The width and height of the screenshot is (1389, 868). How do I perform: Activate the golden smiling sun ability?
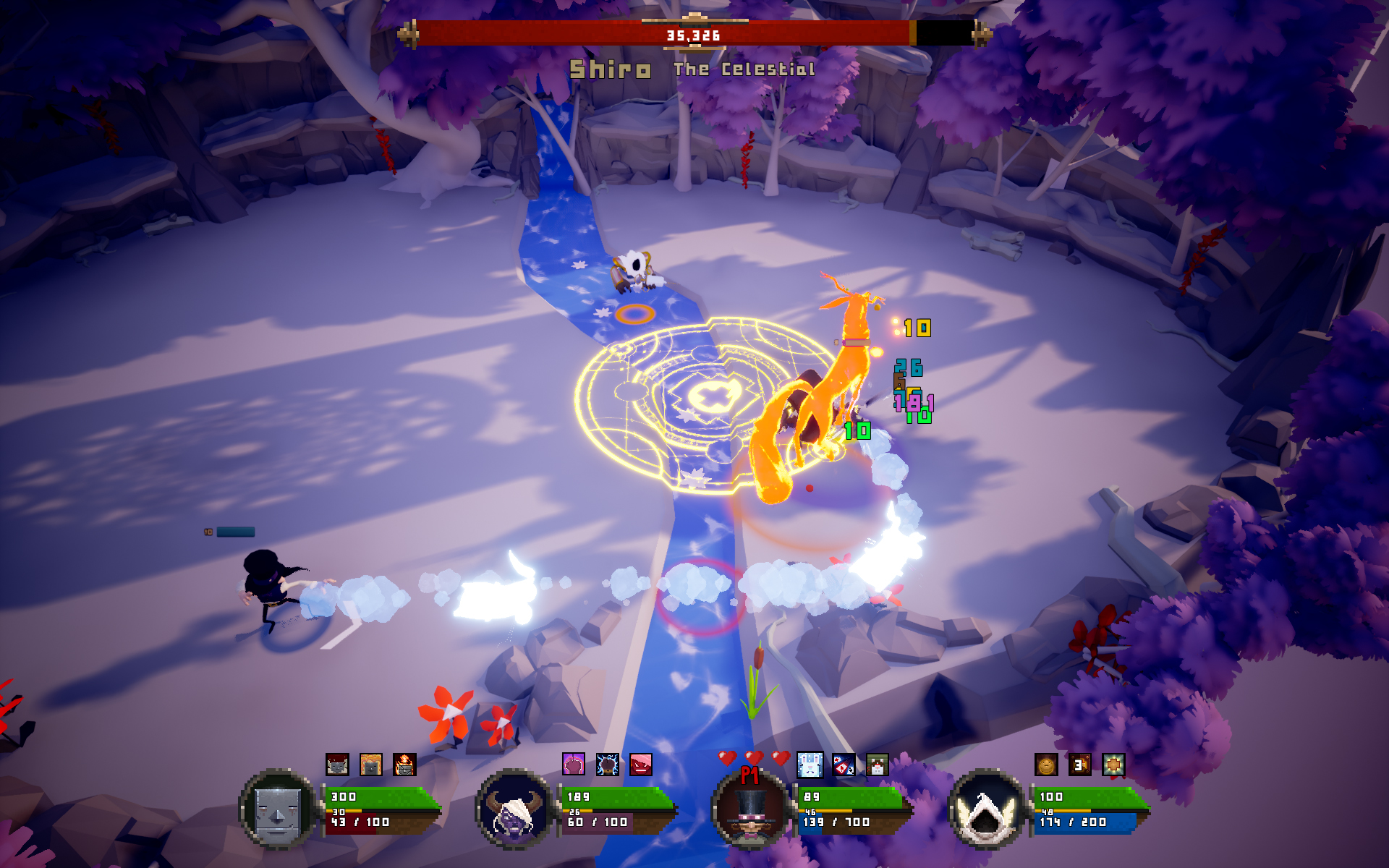pyautogui.click(x=1046, y=765)
